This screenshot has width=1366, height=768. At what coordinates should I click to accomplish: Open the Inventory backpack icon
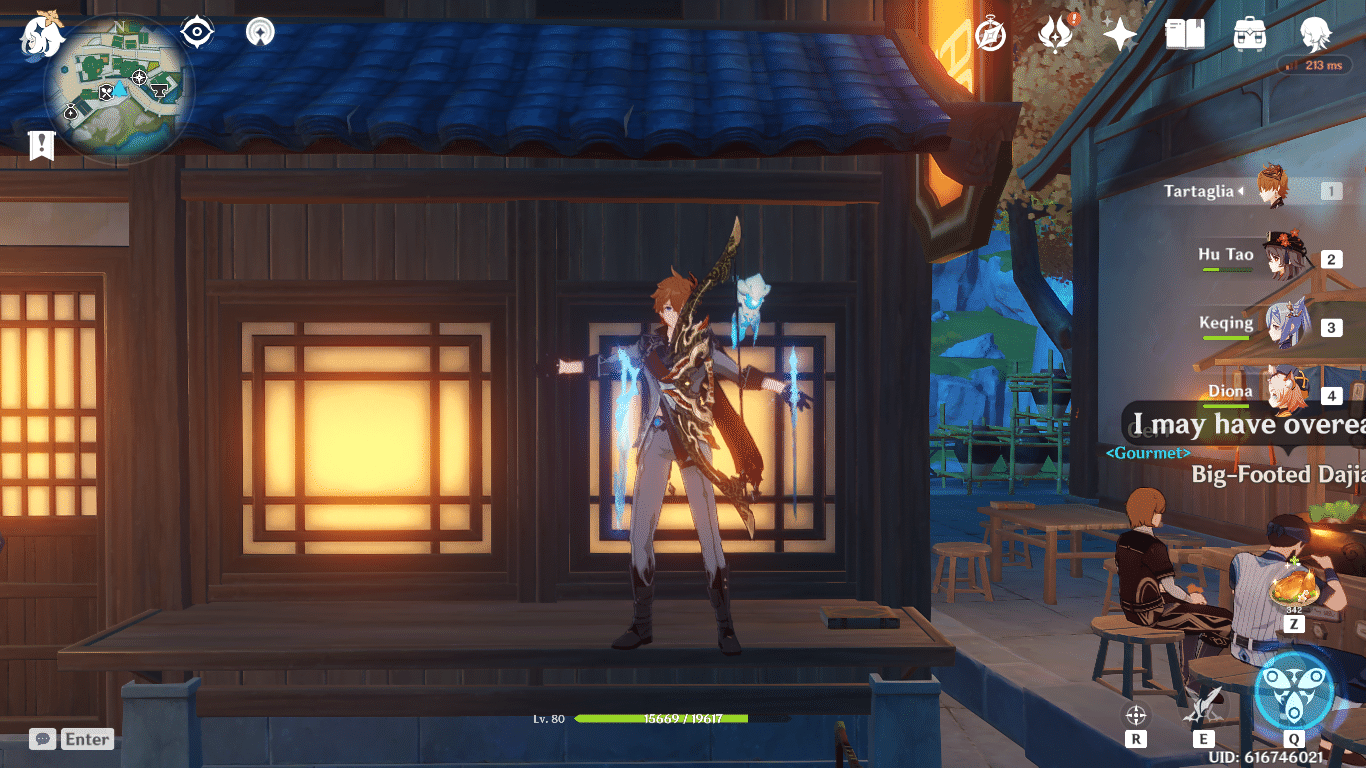[1249, 33]
